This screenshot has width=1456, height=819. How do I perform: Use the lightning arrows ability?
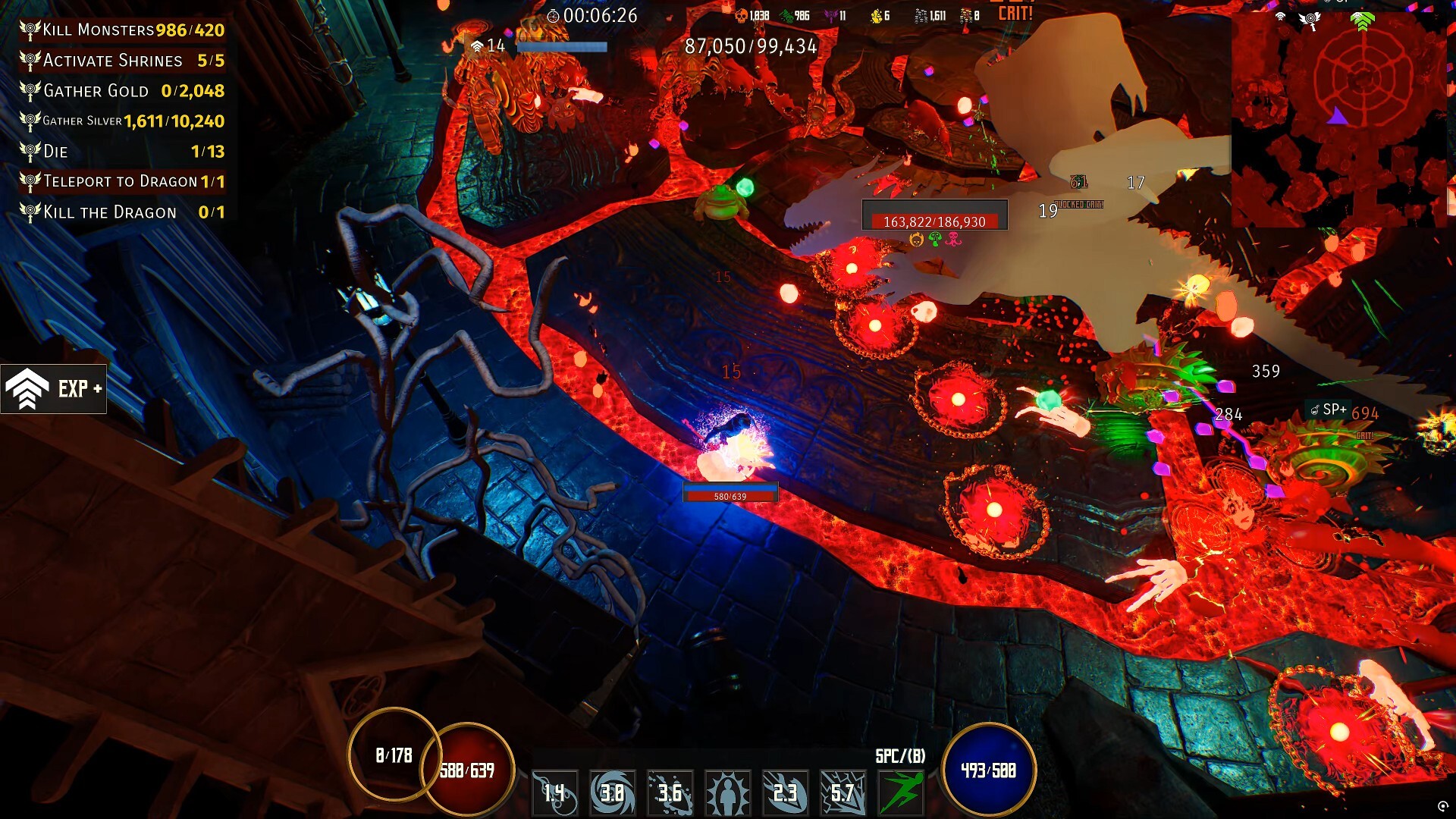pos(843,792)
